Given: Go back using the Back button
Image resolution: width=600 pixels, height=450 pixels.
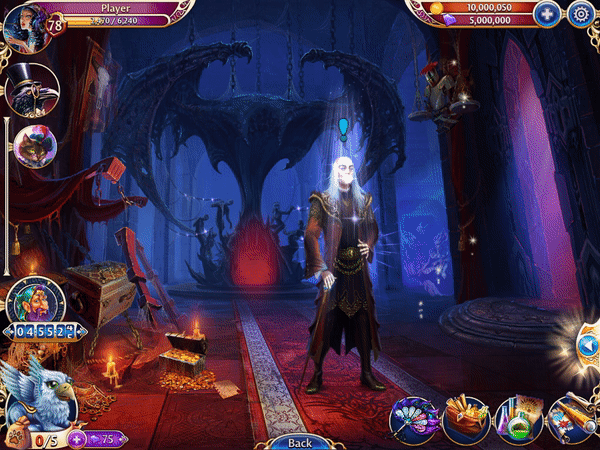Looking at the screenshot, I should coord(299,442).
